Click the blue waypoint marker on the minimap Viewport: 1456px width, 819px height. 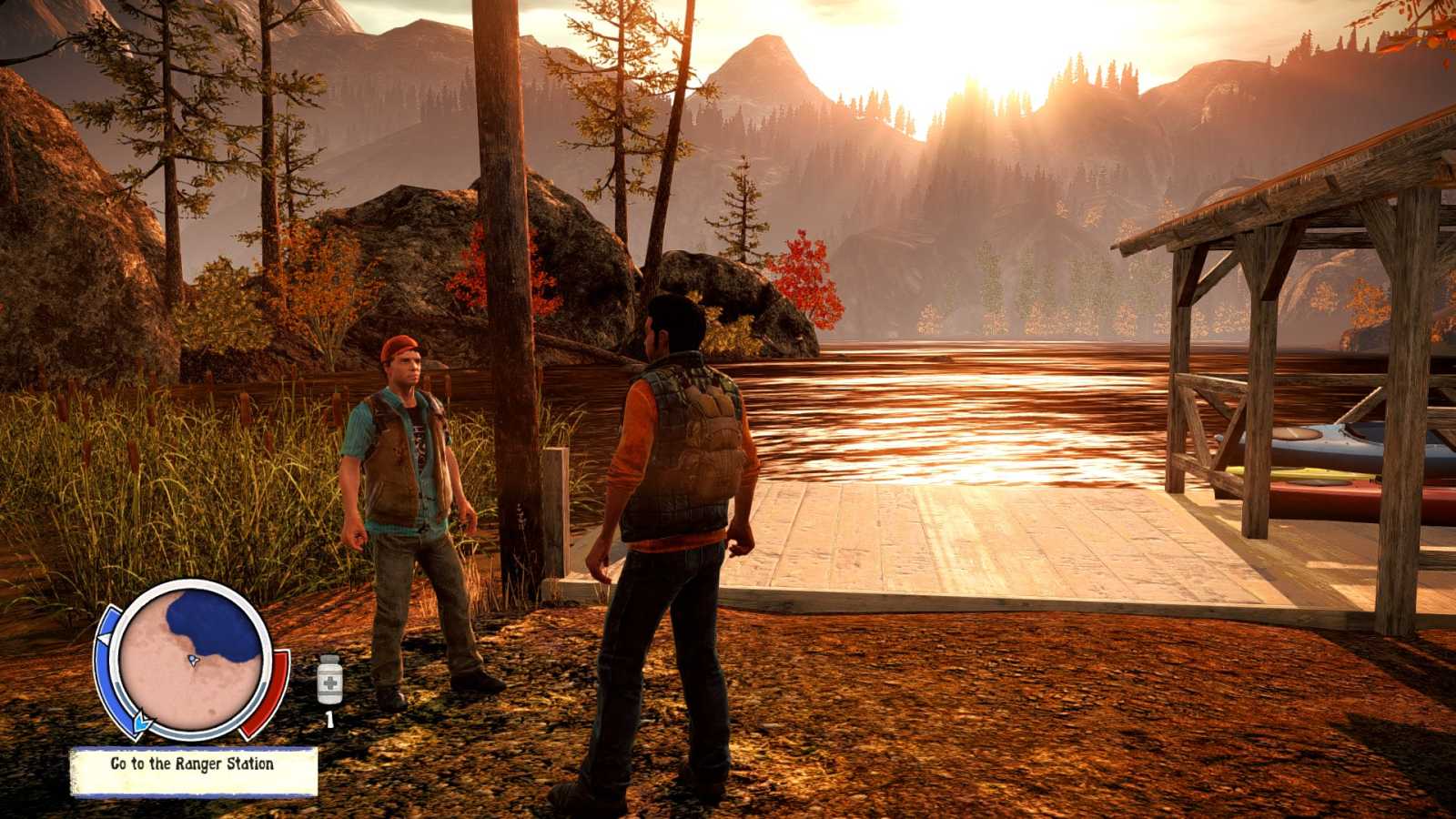[x=142, y=722]
